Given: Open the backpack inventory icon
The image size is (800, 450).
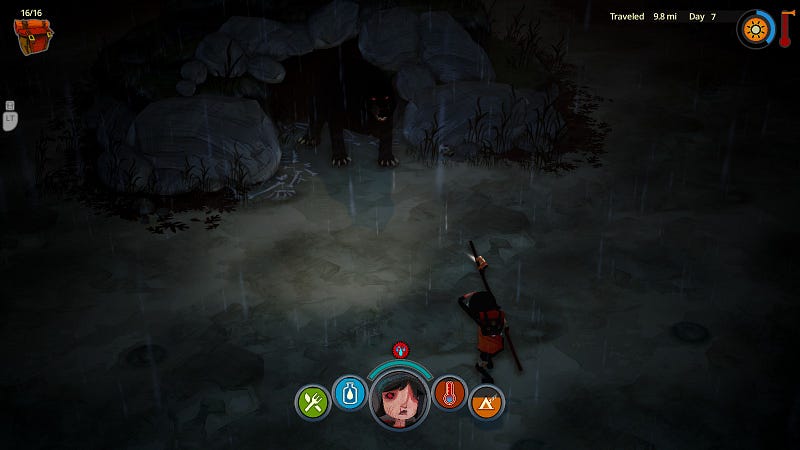Looking at the screenshot, I should tap(32, 36).
